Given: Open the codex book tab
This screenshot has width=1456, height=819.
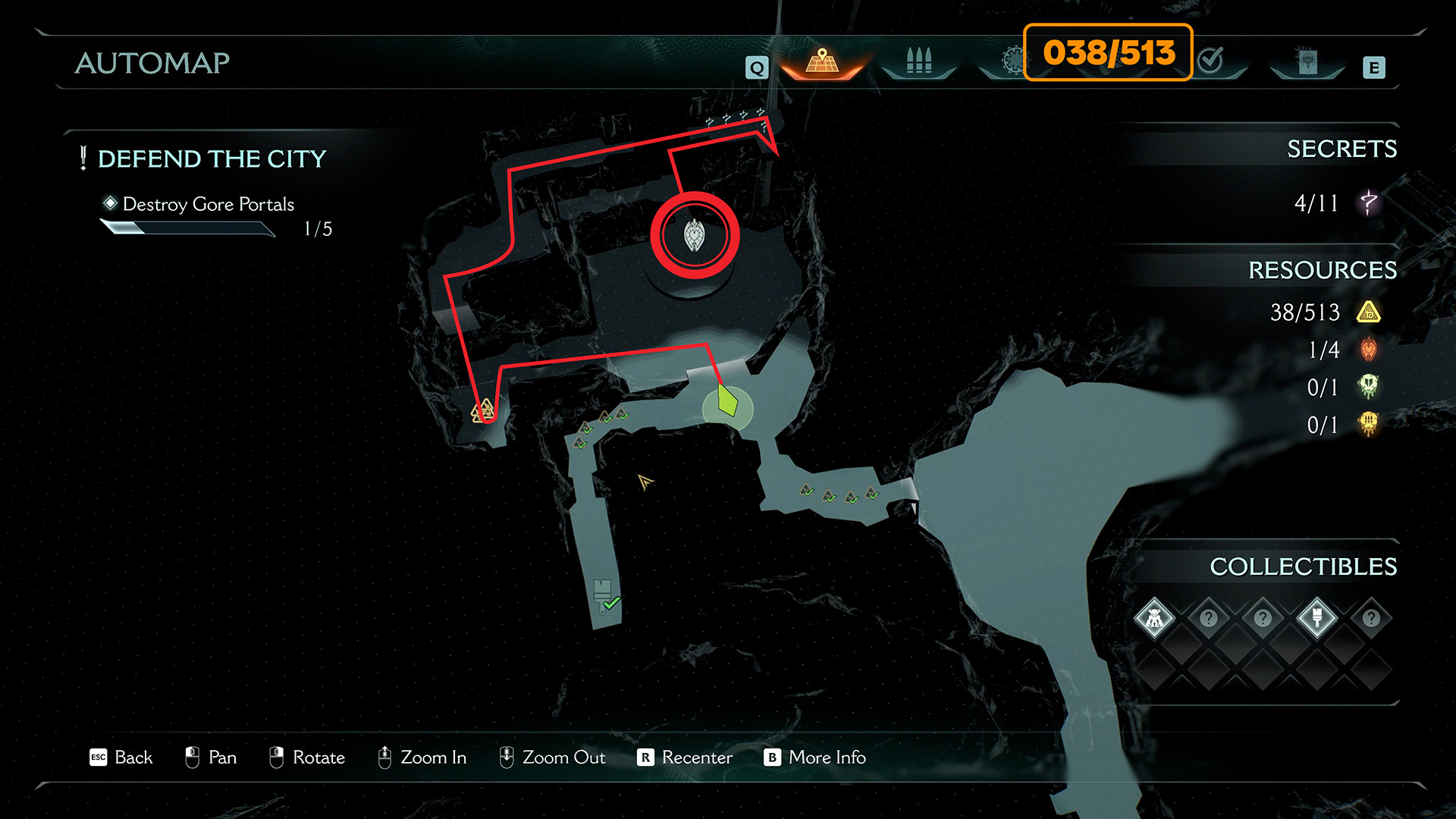Looking at the screenshot, I should click(1307, 61).
